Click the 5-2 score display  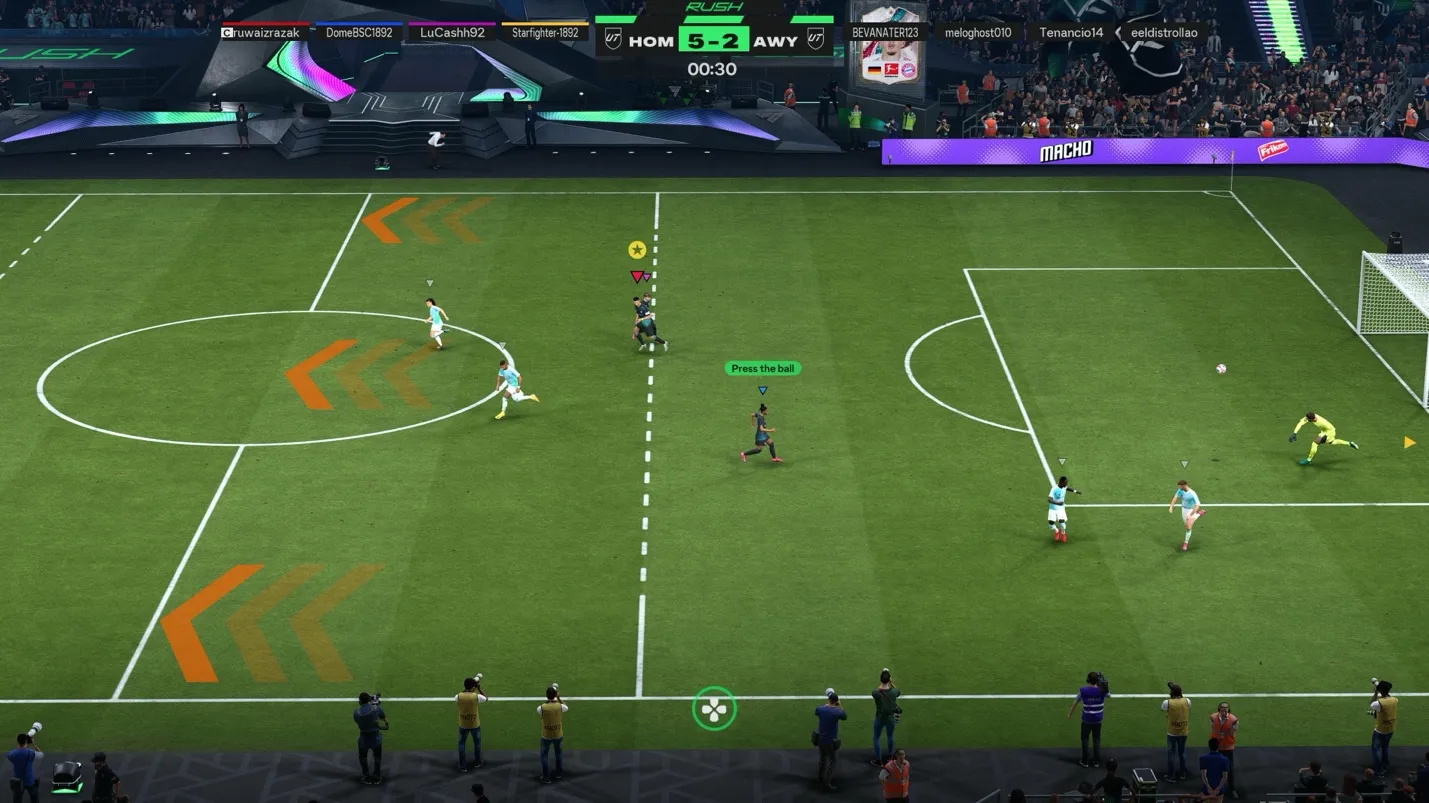[x=712, y=40]
